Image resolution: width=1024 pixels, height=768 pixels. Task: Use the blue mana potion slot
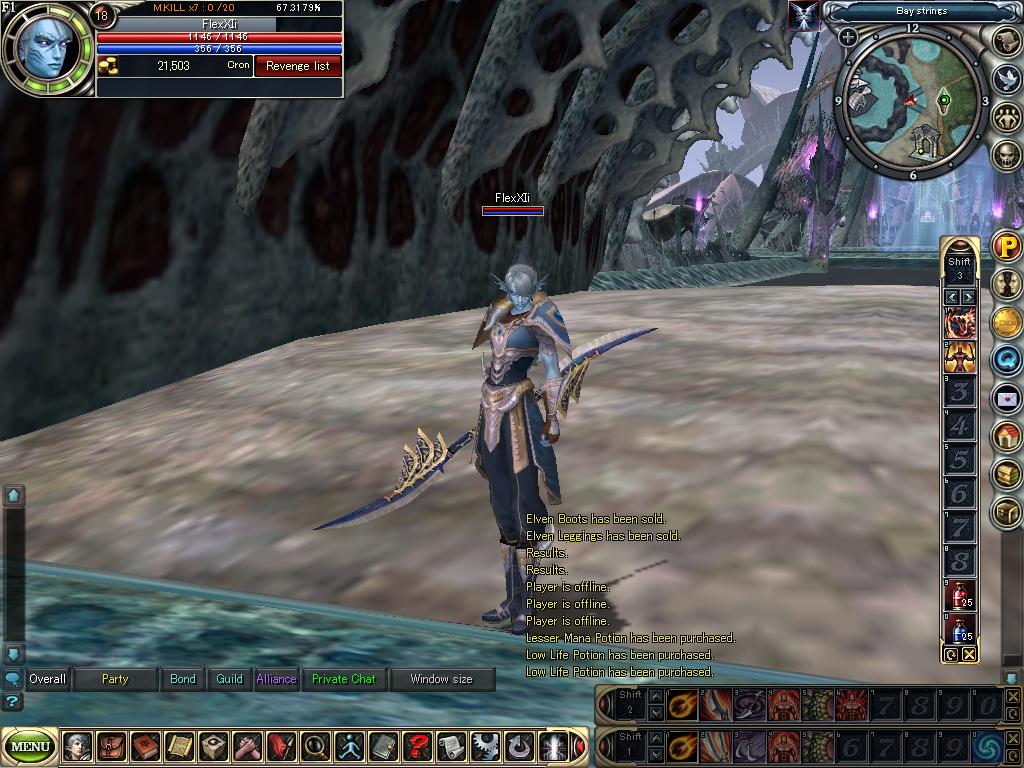coord(959,630)
